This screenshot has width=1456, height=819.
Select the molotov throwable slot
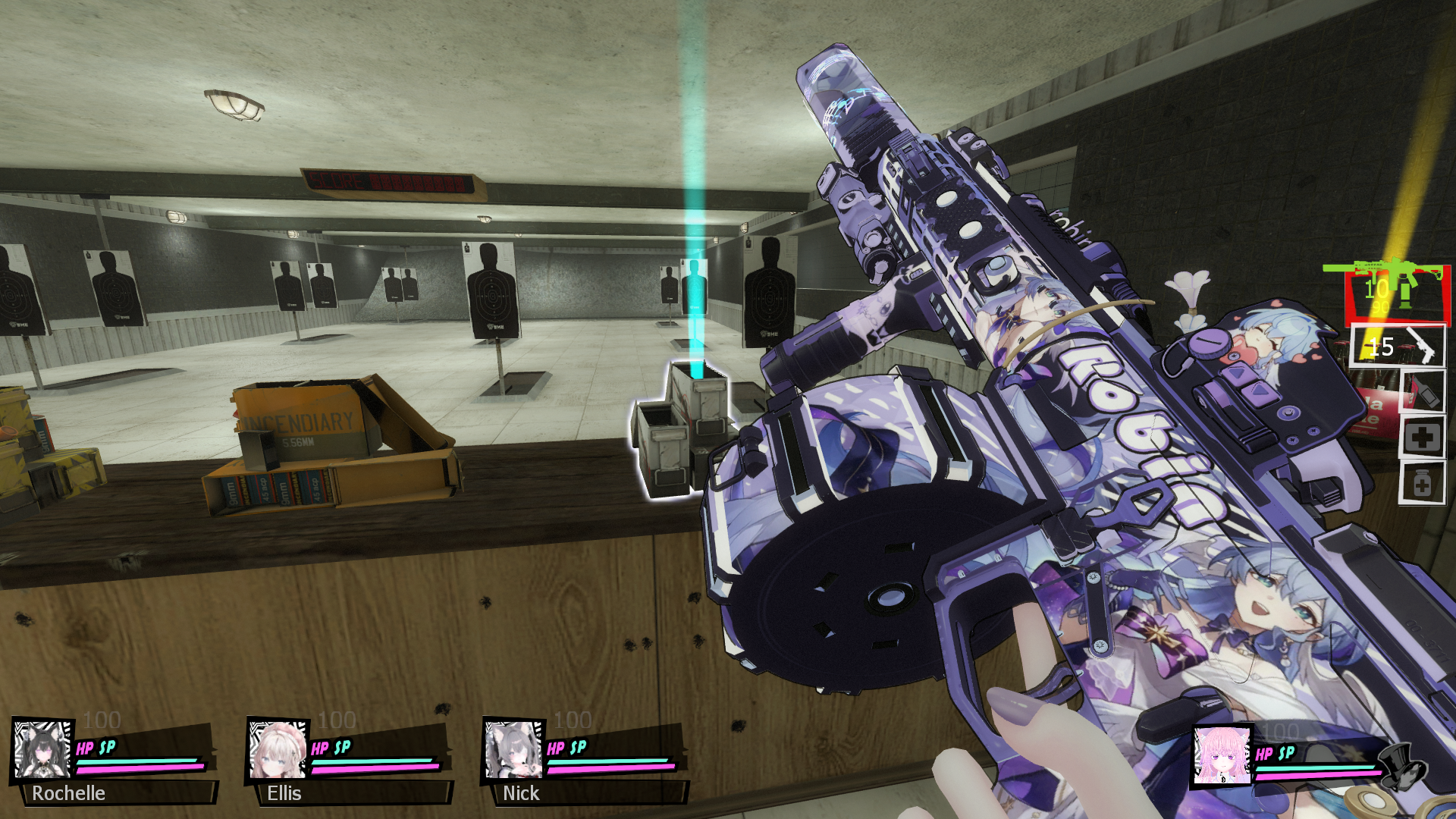pos(1422,391)
